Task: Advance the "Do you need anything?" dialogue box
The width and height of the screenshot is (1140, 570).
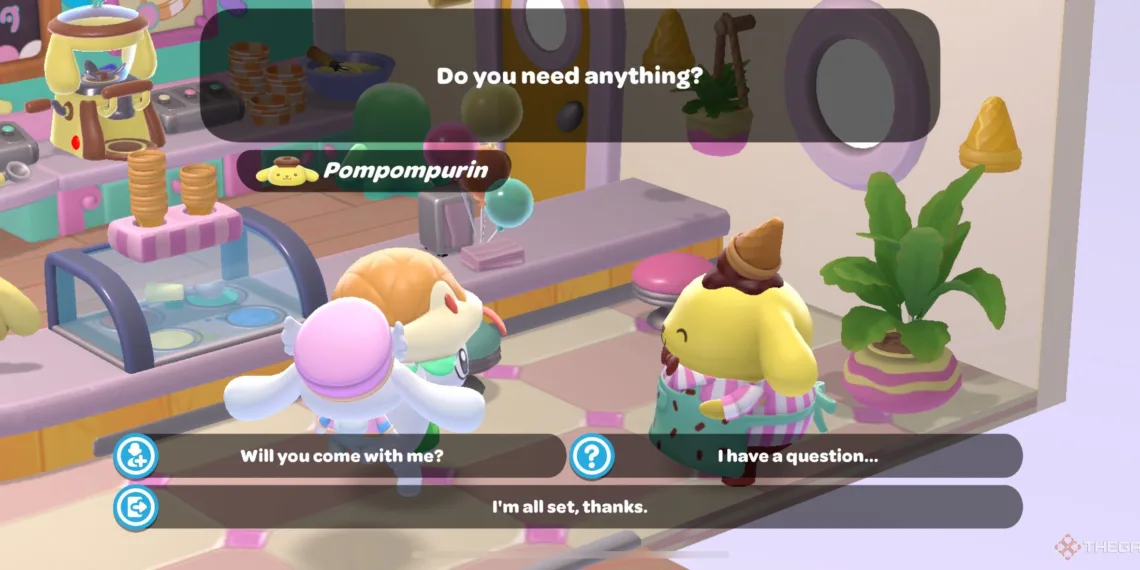Action: [569, 76]
